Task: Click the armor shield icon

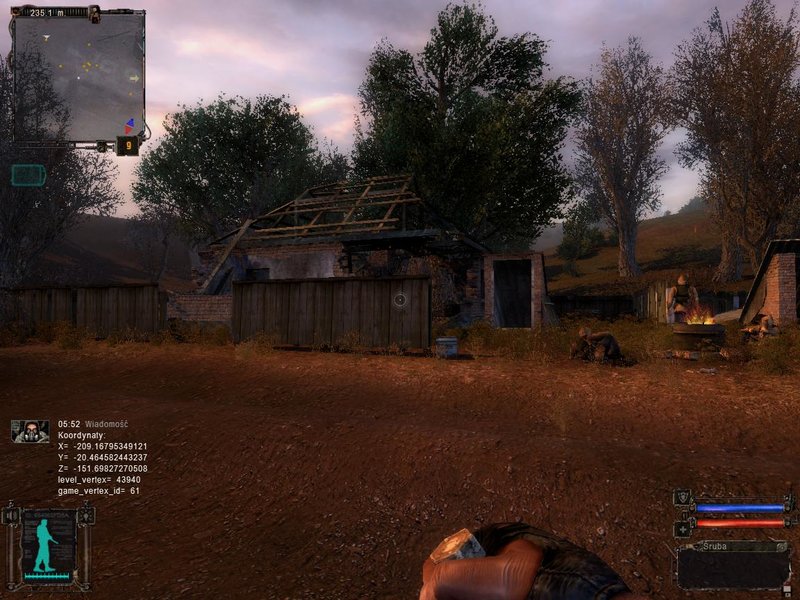Action: 683,497
